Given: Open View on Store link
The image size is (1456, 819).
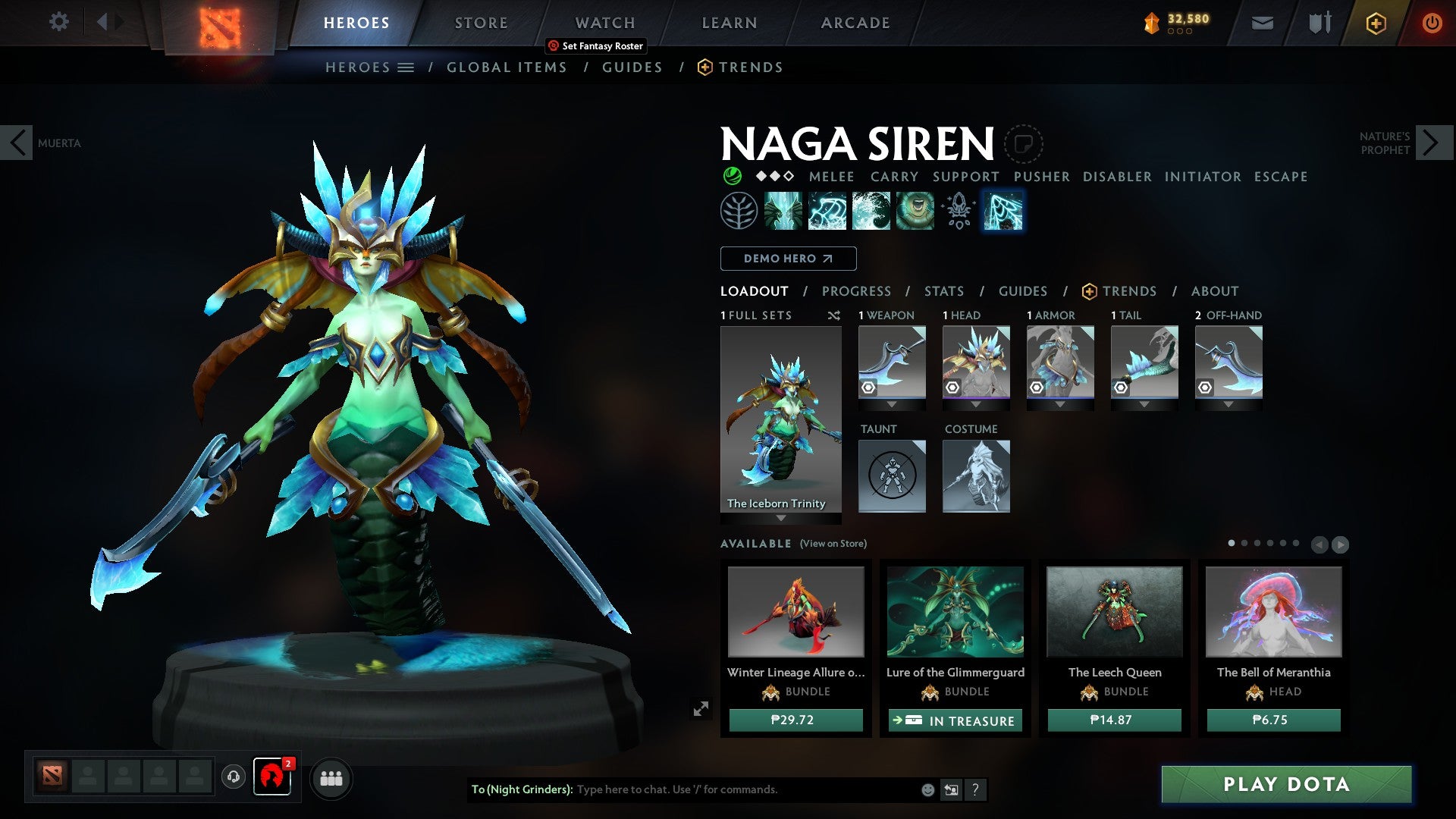Looking at the screenshot, I should [x=832, y=544].
